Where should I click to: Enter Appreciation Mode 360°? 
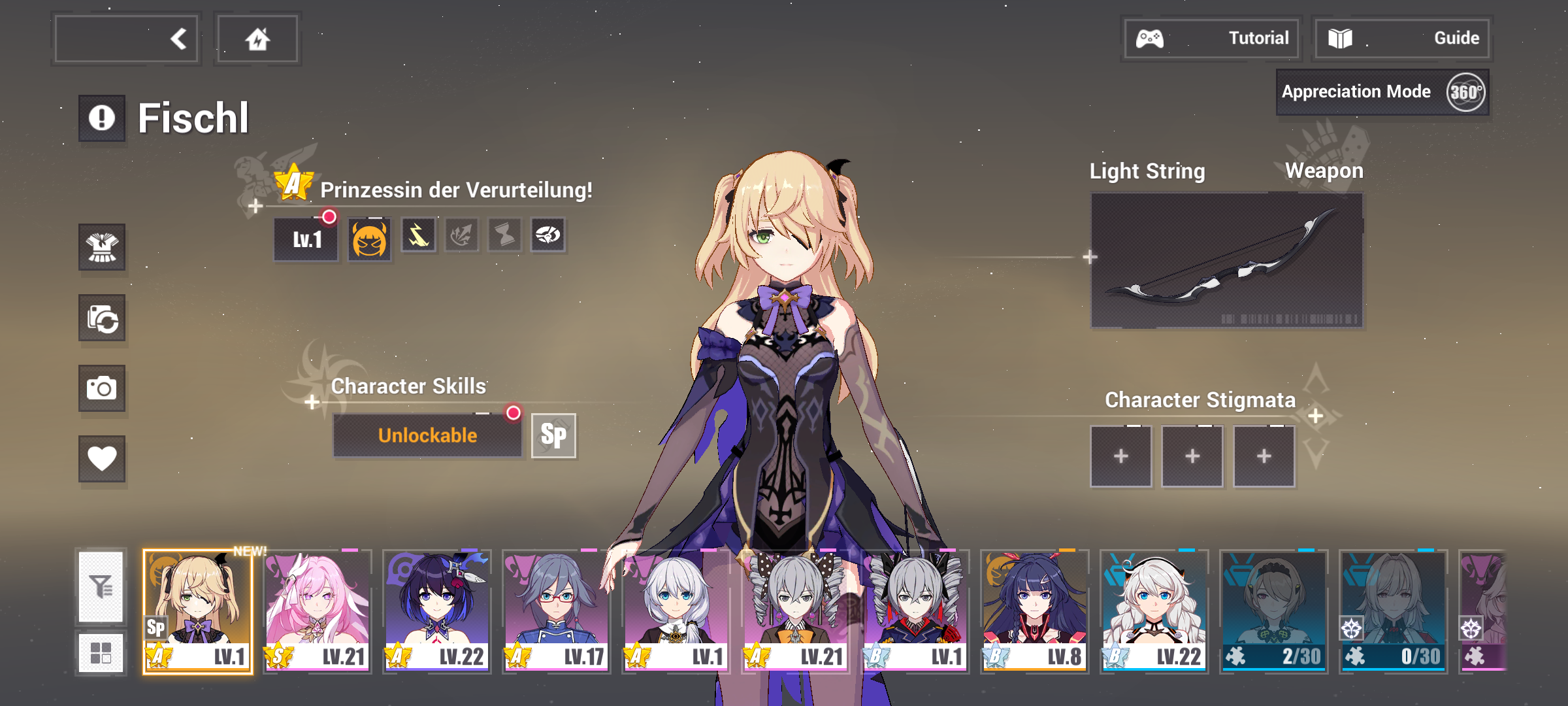pos(1381,92)
